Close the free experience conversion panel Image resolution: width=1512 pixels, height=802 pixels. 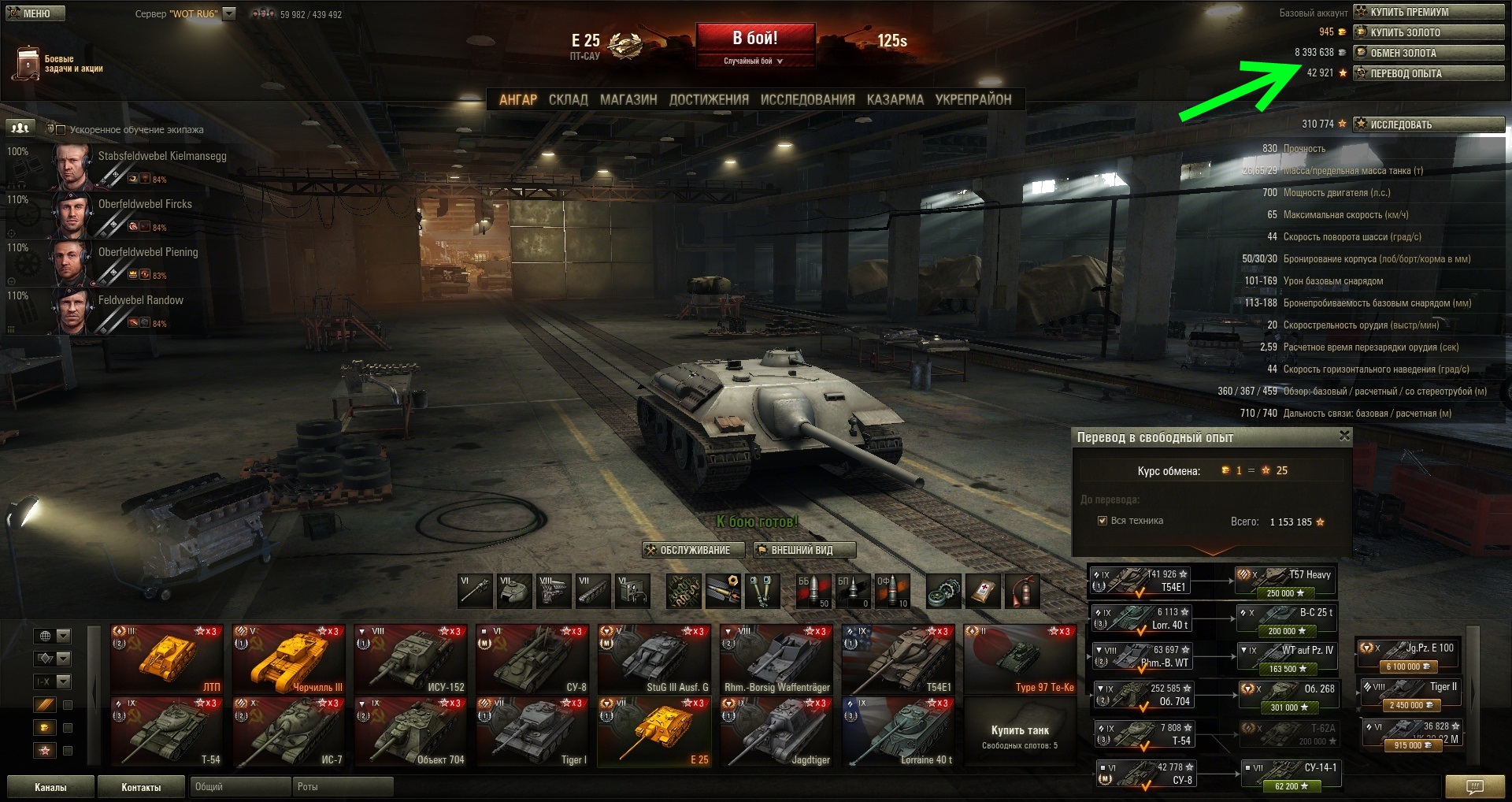(1344, 436)
